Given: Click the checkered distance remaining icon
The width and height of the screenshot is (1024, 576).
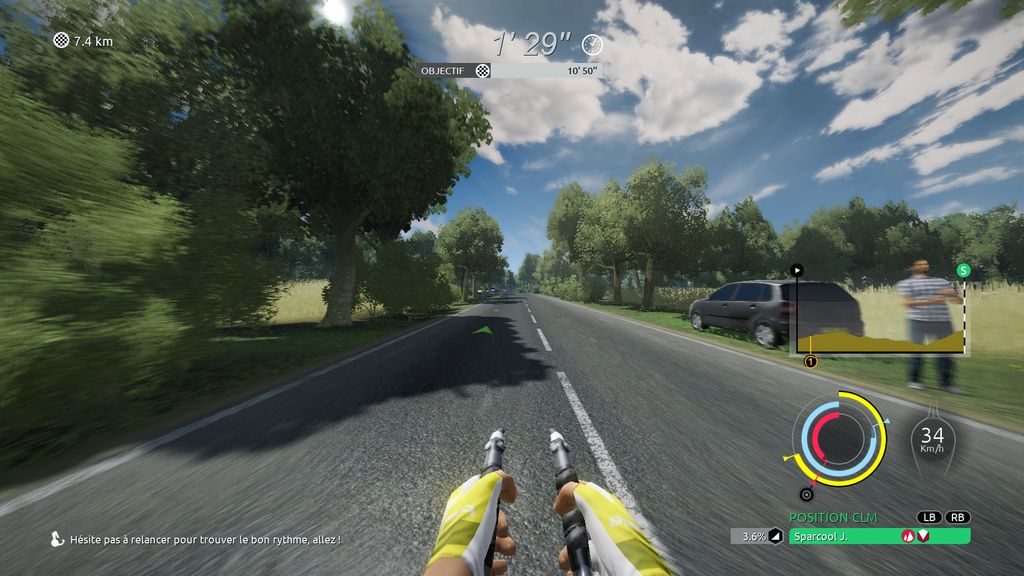Looking at the screenshot, I should point(61,41).
